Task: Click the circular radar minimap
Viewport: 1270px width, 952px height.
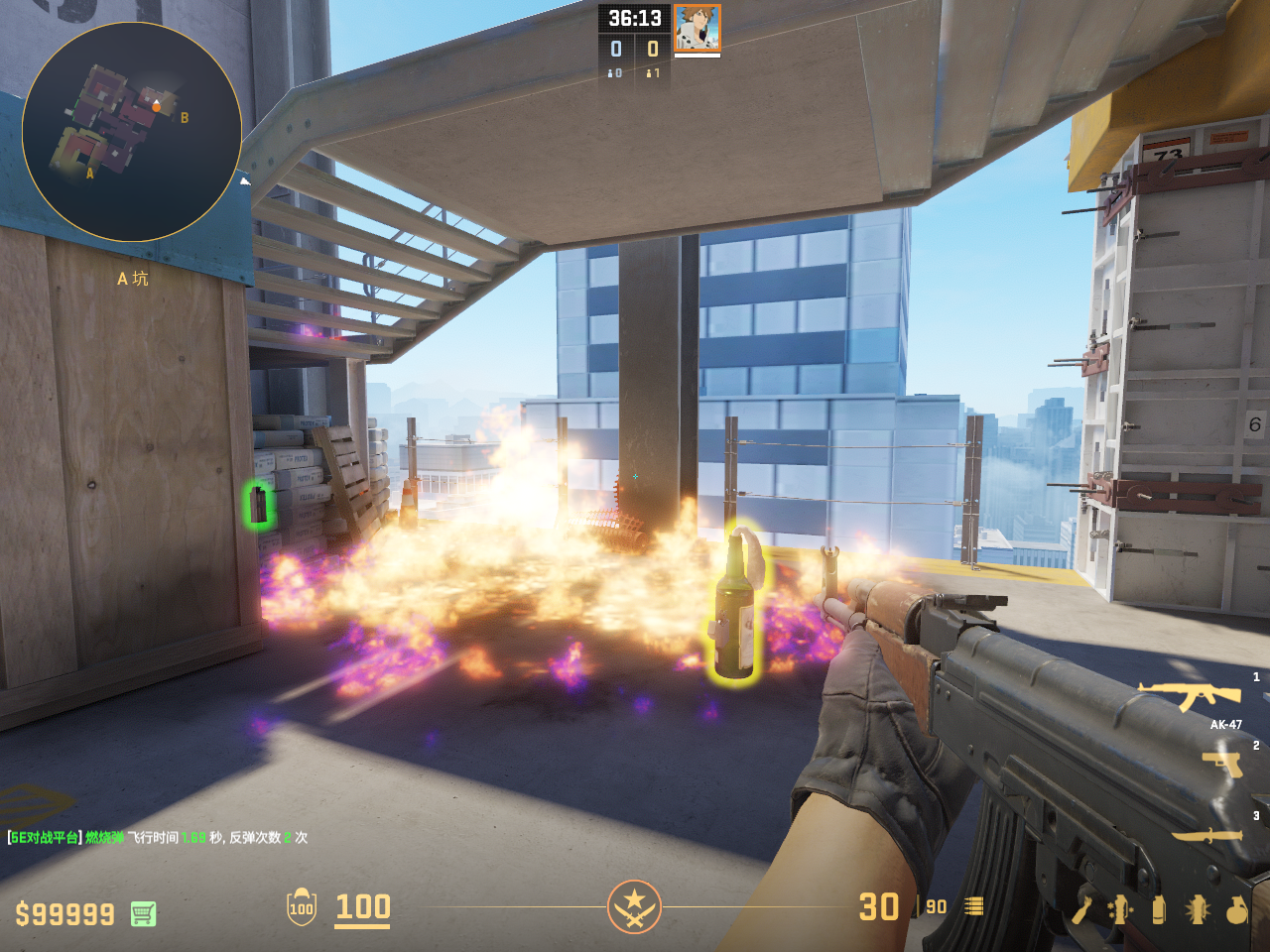Action: coord(131,131)
